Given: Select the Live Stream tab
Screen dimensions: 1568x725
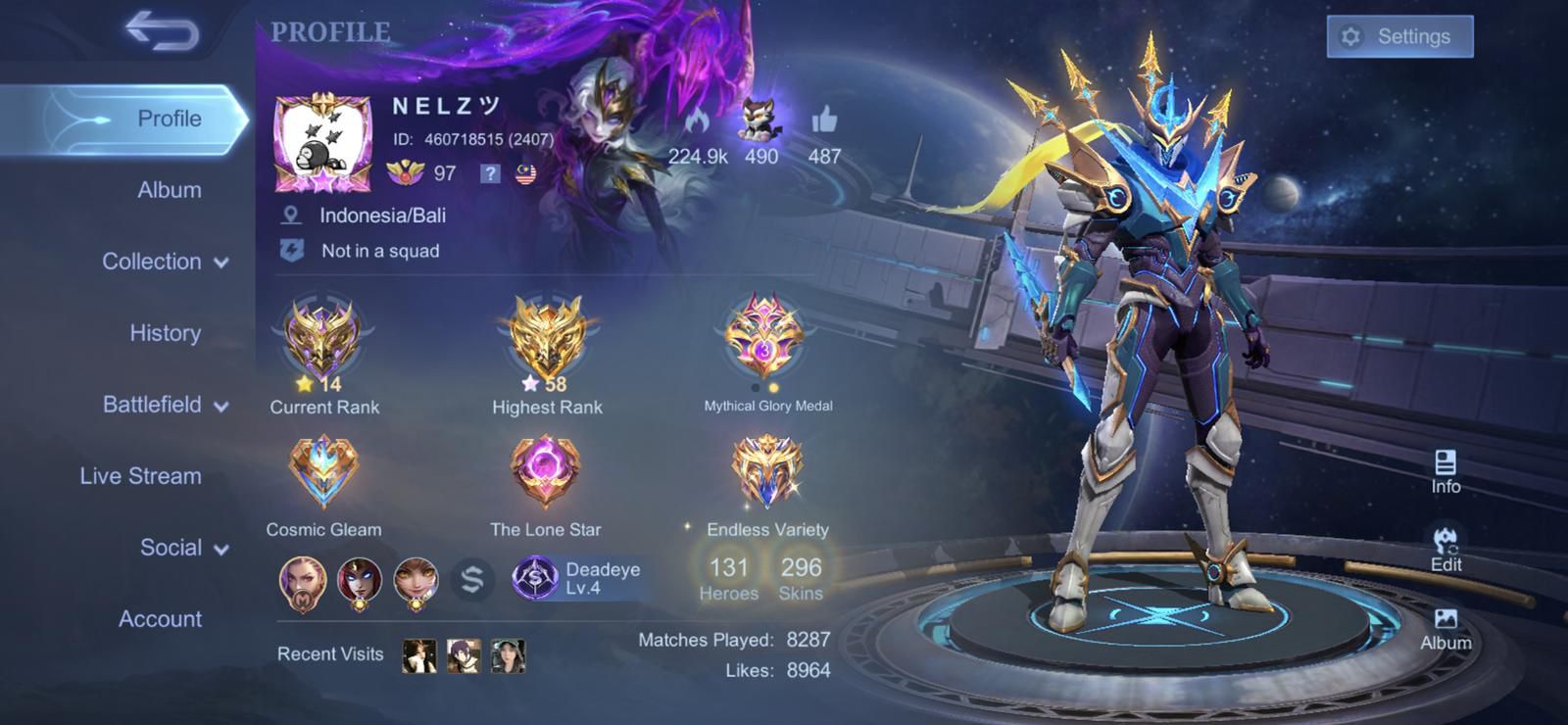Looking at the screenshot, I should (x=140, y=476).
